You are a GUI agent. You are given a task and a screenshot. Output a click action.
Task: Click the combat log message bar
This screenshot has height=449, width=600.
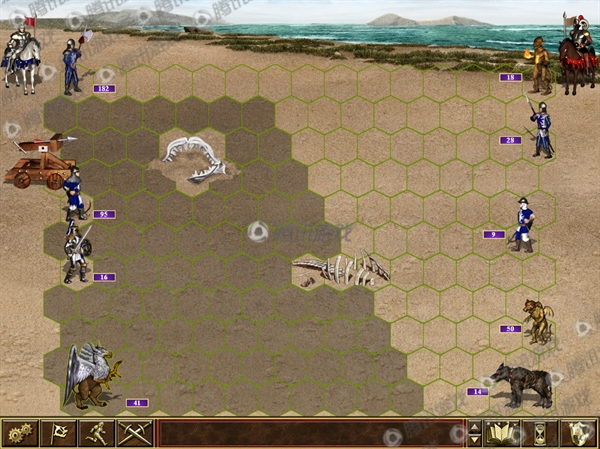pos(310,433)
